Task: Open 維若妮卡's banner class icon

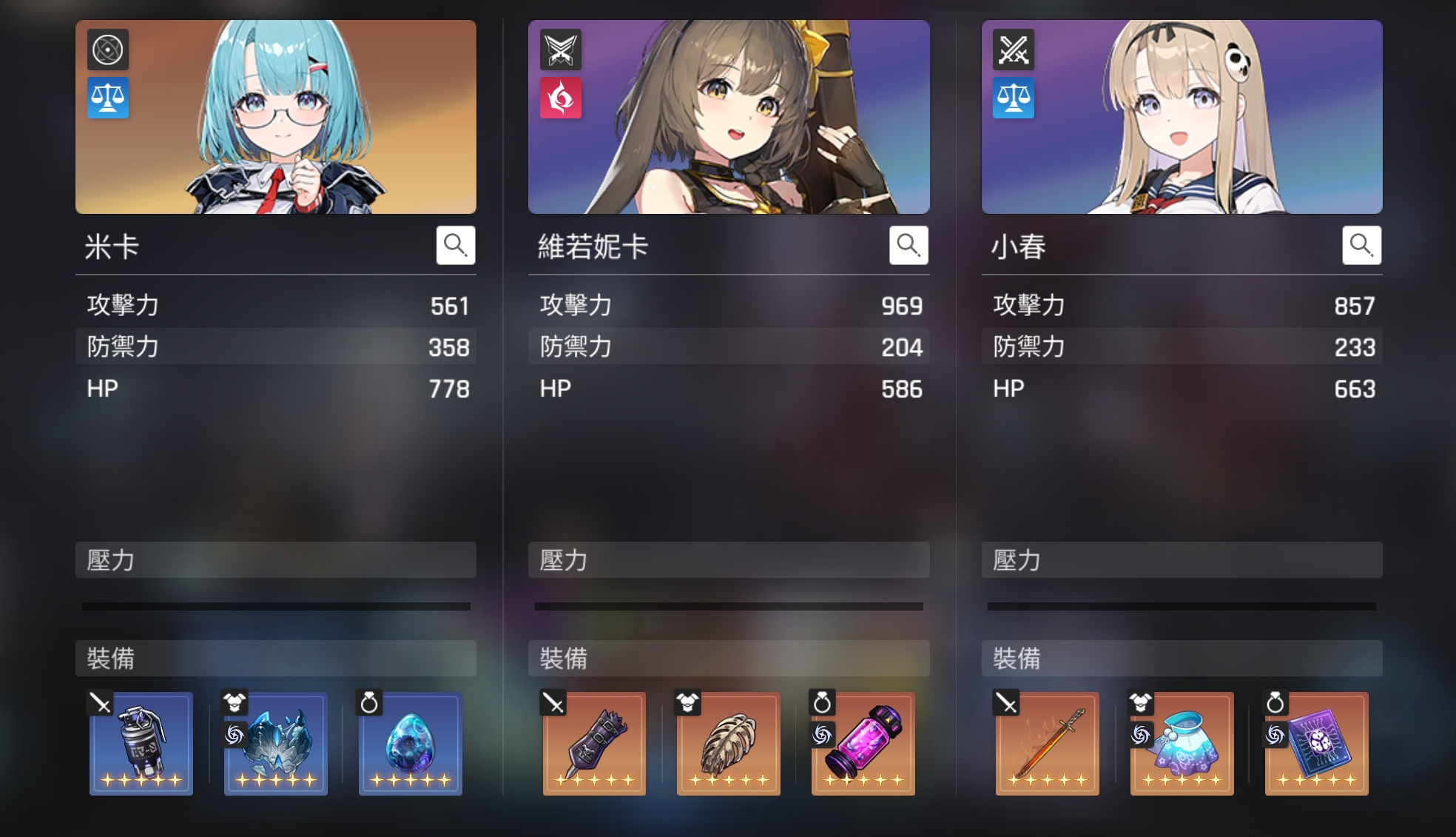Action: tap(561, 50)
